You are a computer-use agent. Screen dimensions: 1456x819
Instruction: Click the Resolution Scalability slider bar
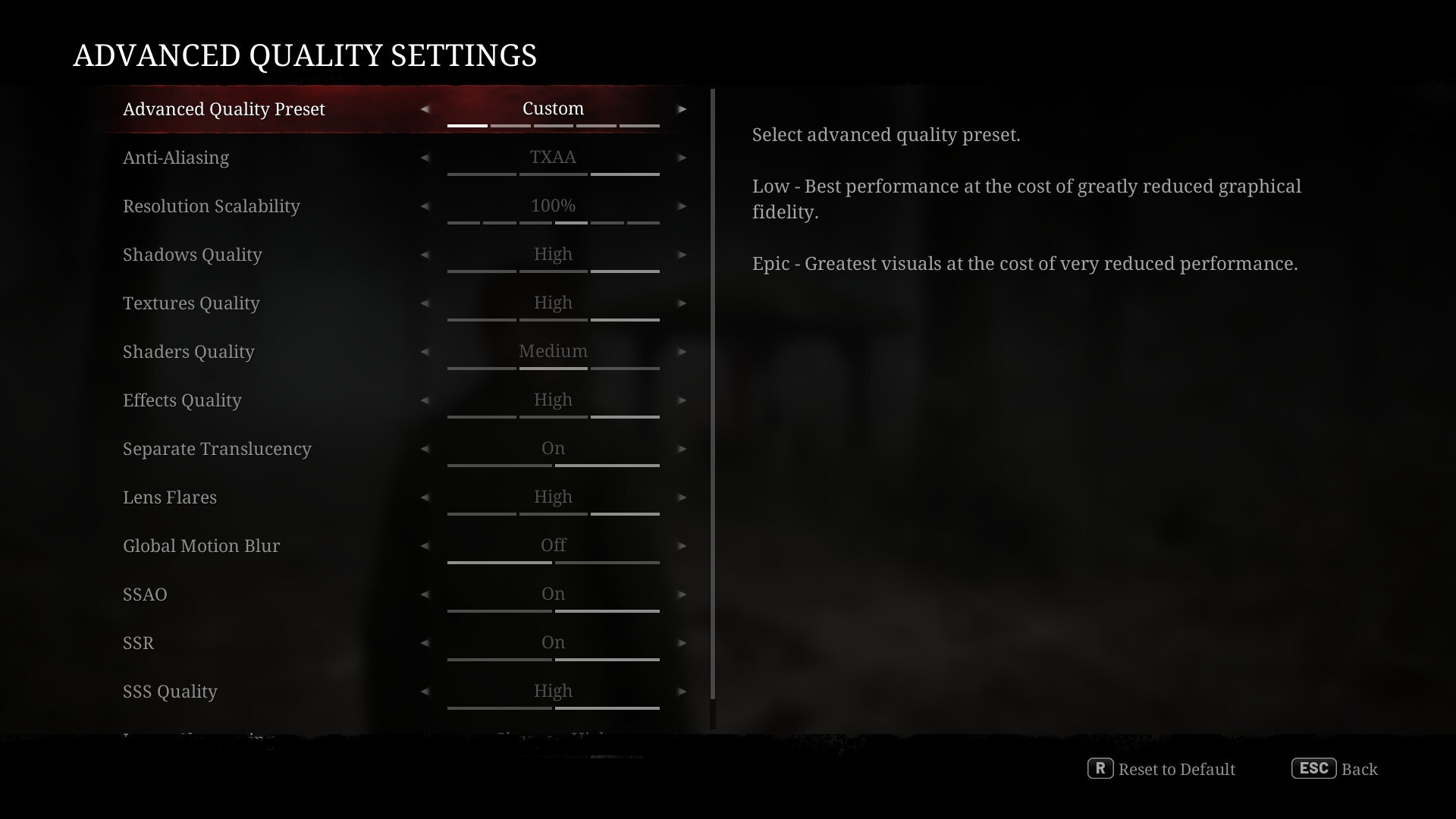tap(553, 222)
